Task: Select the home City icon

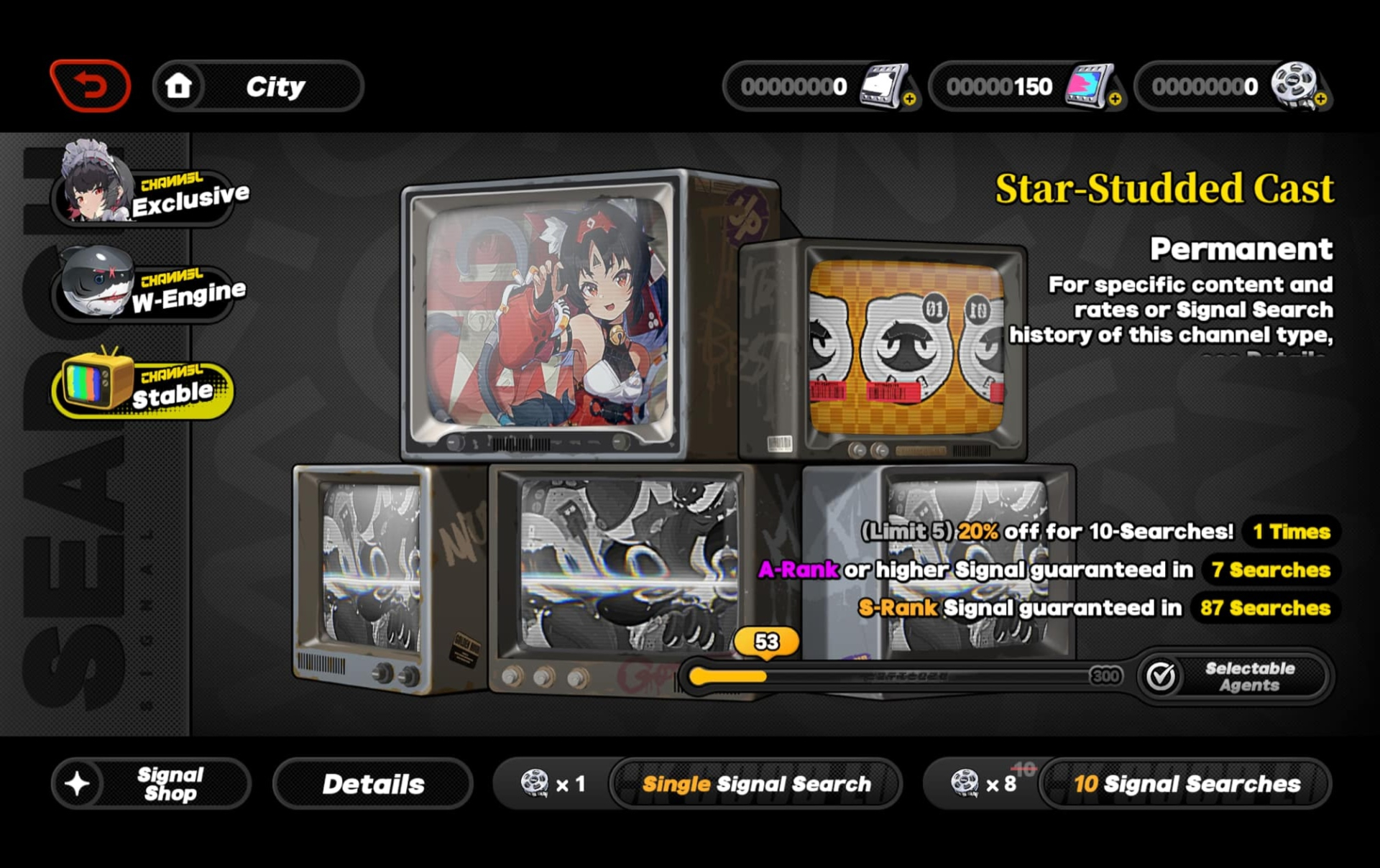Action: (179, 84)
